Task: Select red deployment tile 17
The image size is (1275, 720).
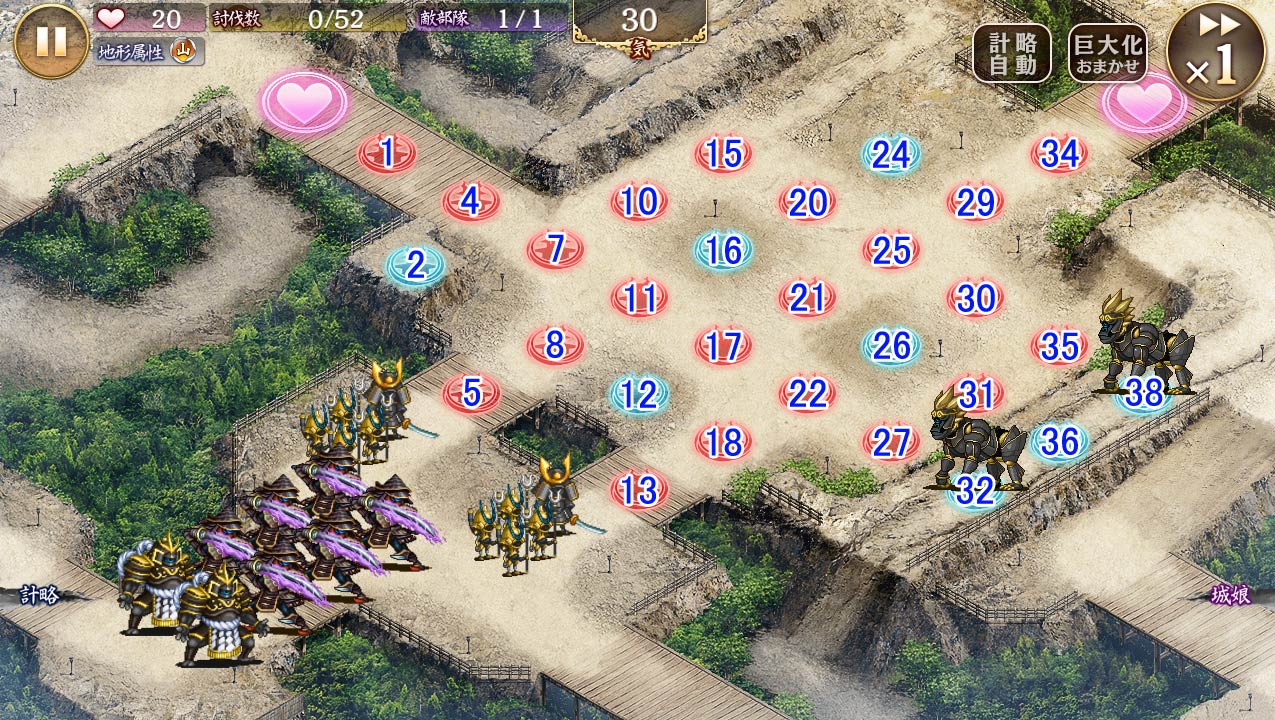Action: [723, 347]
